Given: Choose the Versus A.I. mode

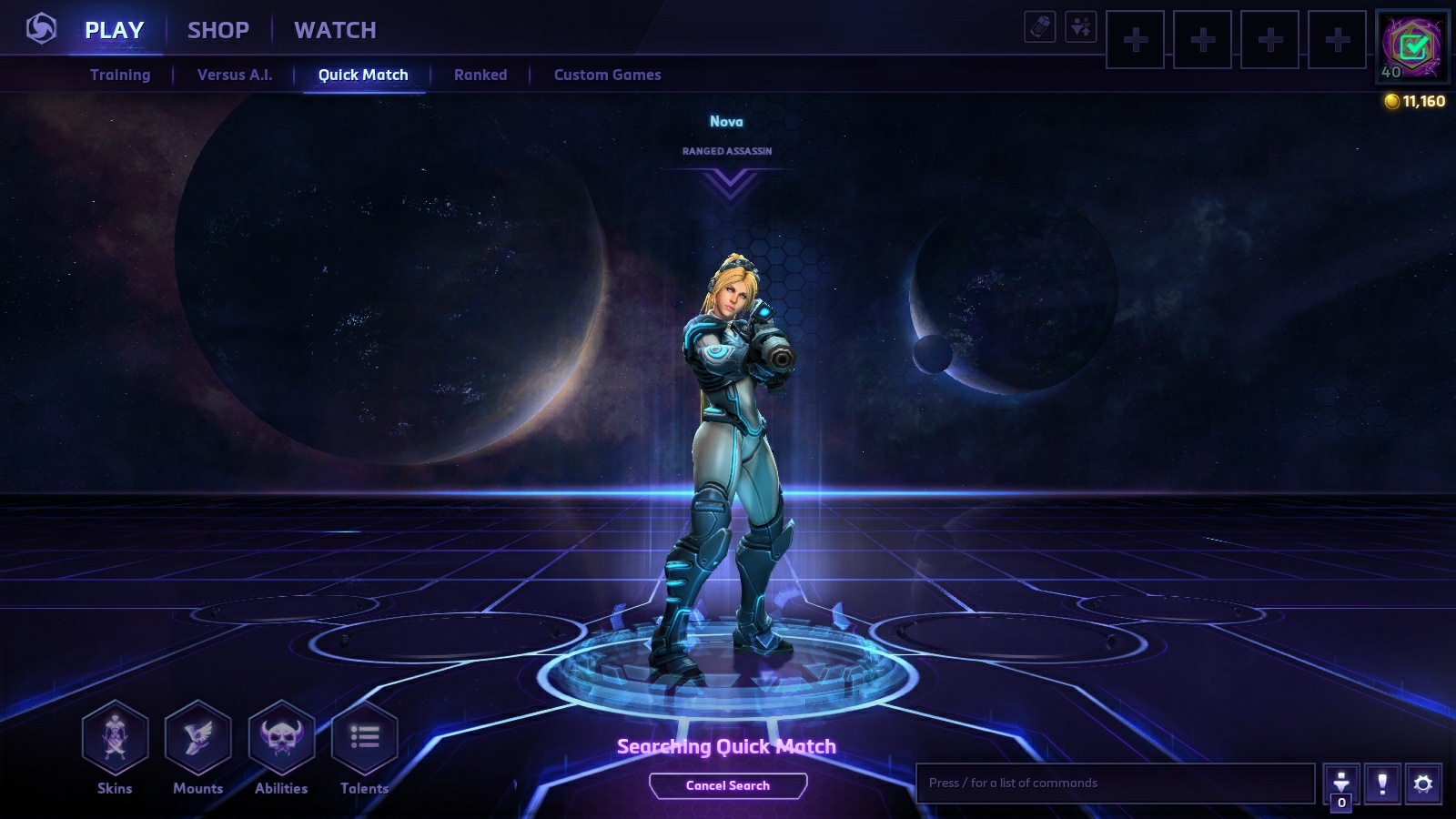Looking at the screenshot, I should (235, 75).
